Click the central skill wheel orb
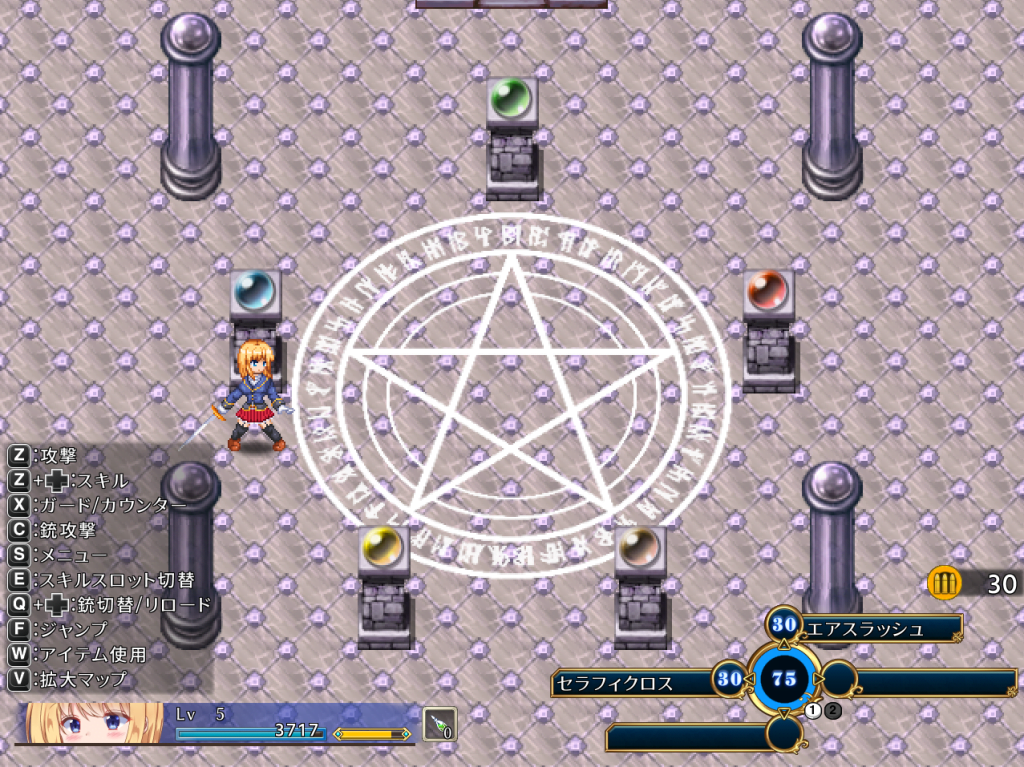 (x=784, y=680)
